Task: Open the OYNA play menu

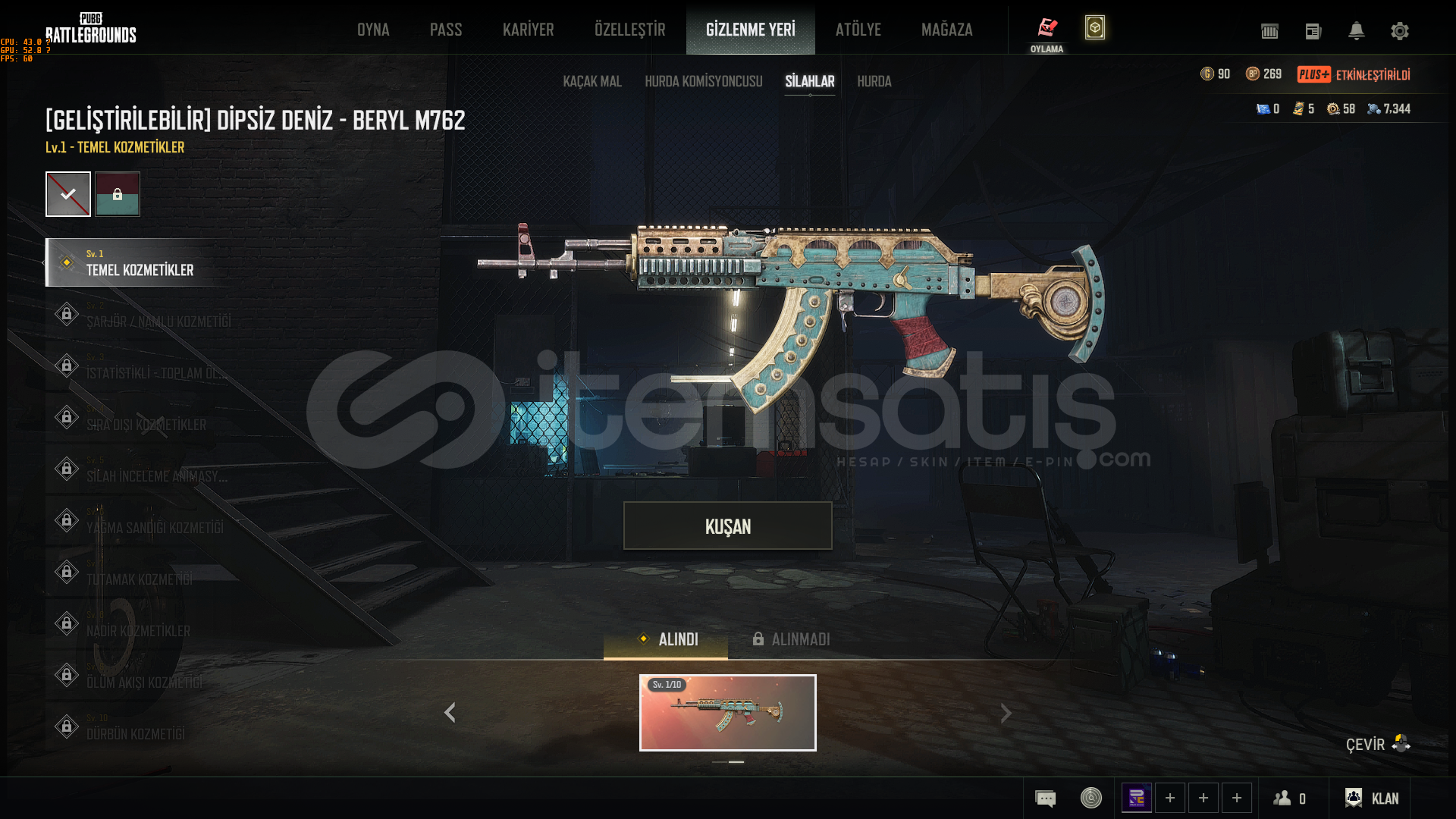Action: (x=373, y=30)
